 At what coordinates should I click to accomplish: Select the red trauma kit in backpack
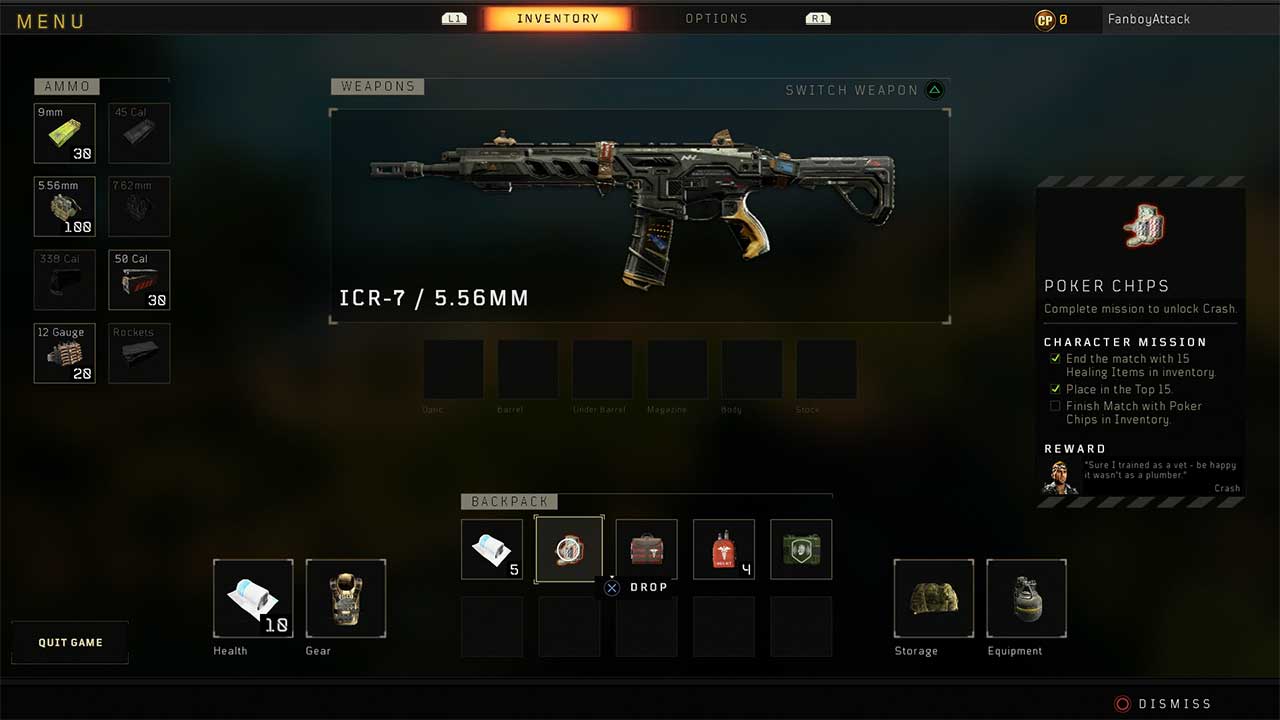point(724,549)
